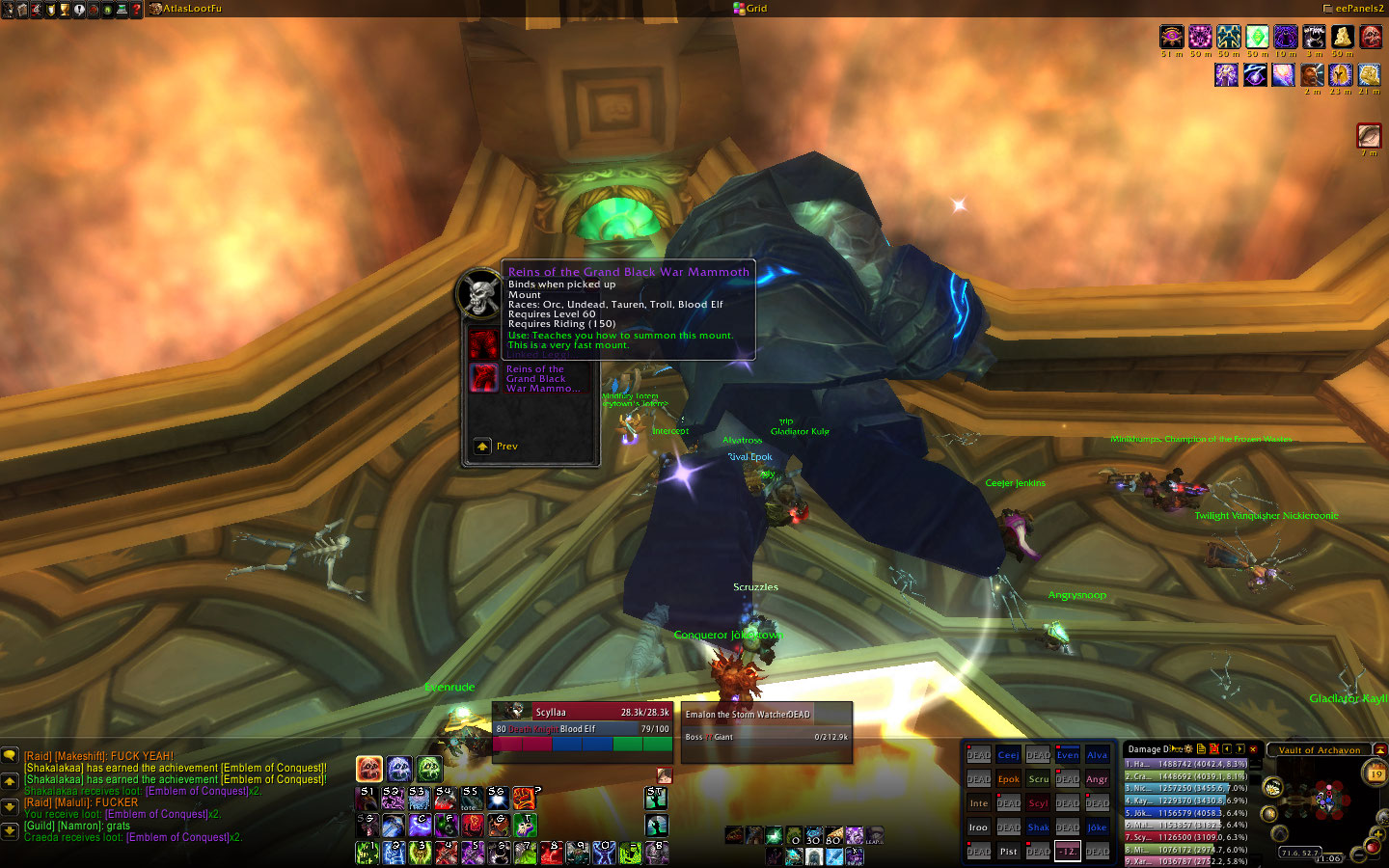Loot the Reins of the Grand Black War Mammoth
The image size is (1389, 868).
(483, 378)
